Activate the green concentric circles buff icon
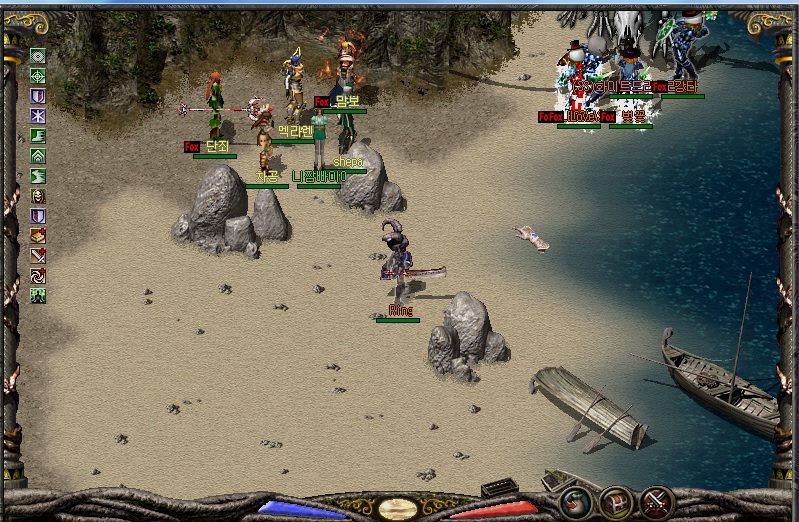This screenshot has width=799, height=522. coord(38,56)
